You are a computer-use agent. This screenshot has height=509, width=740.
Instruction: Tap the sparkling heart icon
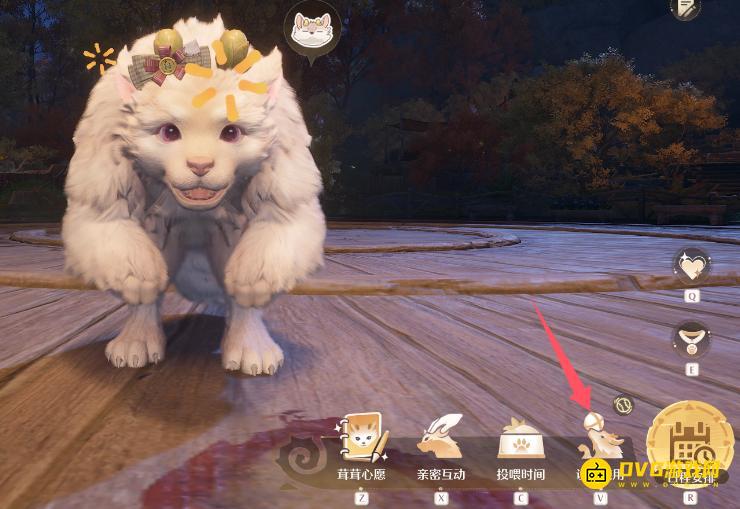point(692,265)
